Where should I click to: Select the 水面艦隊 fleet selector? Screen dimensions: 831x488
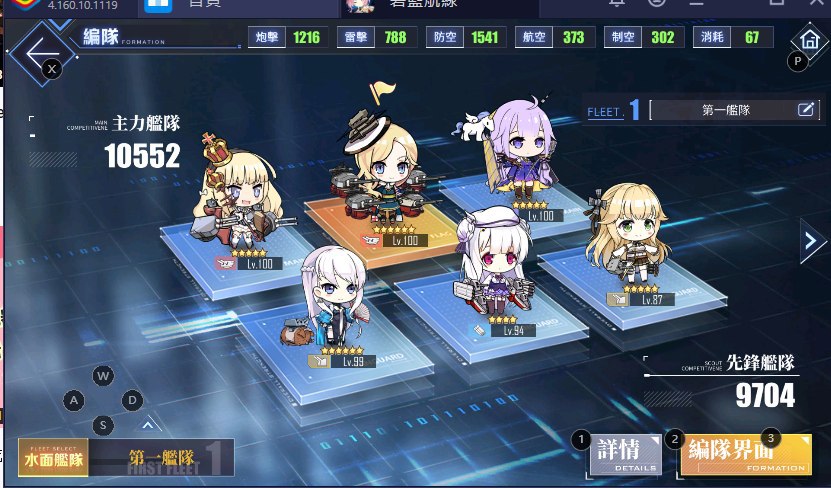(x=53, y=458)
